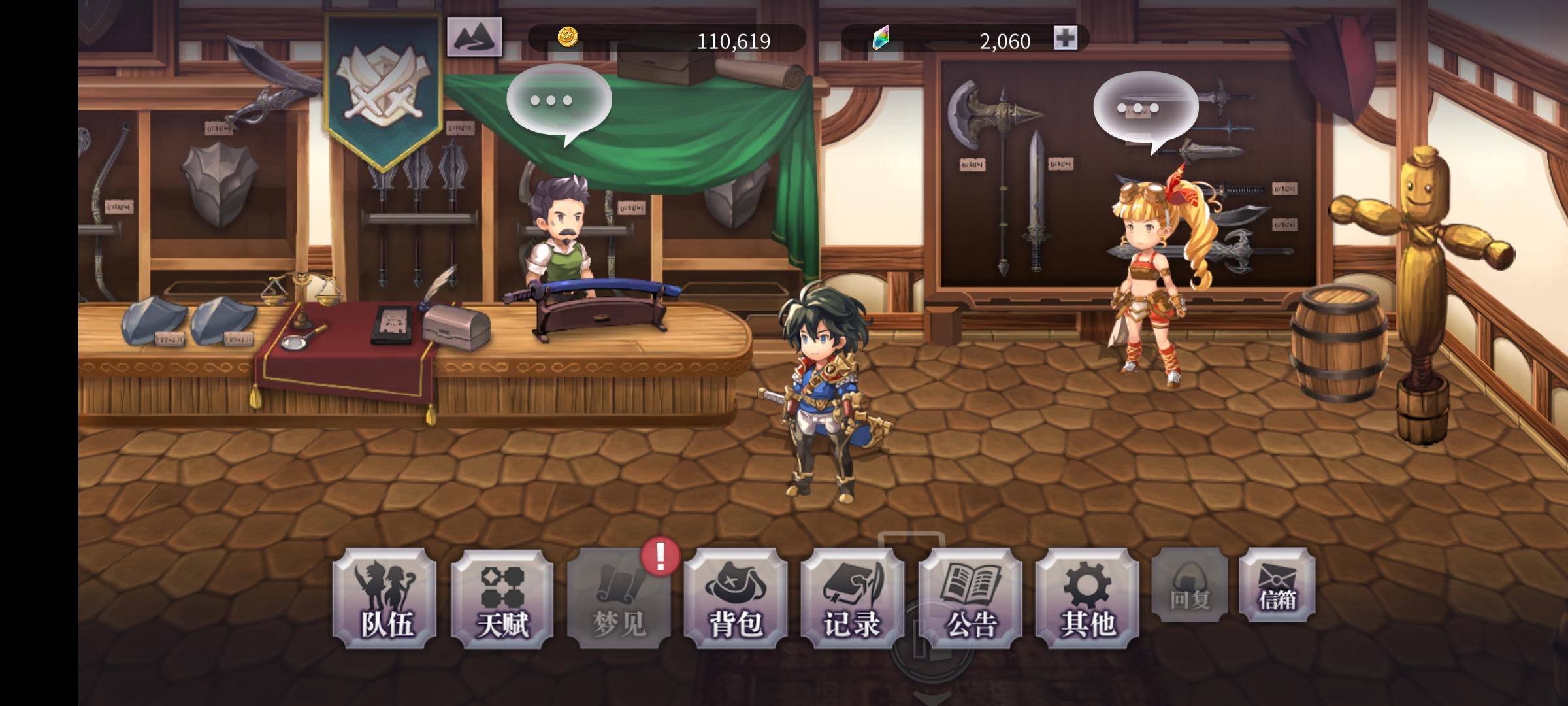Open the 记录 records book
Image resolution: width=1568 pixels, height=706 pixels.
point(853,599)
